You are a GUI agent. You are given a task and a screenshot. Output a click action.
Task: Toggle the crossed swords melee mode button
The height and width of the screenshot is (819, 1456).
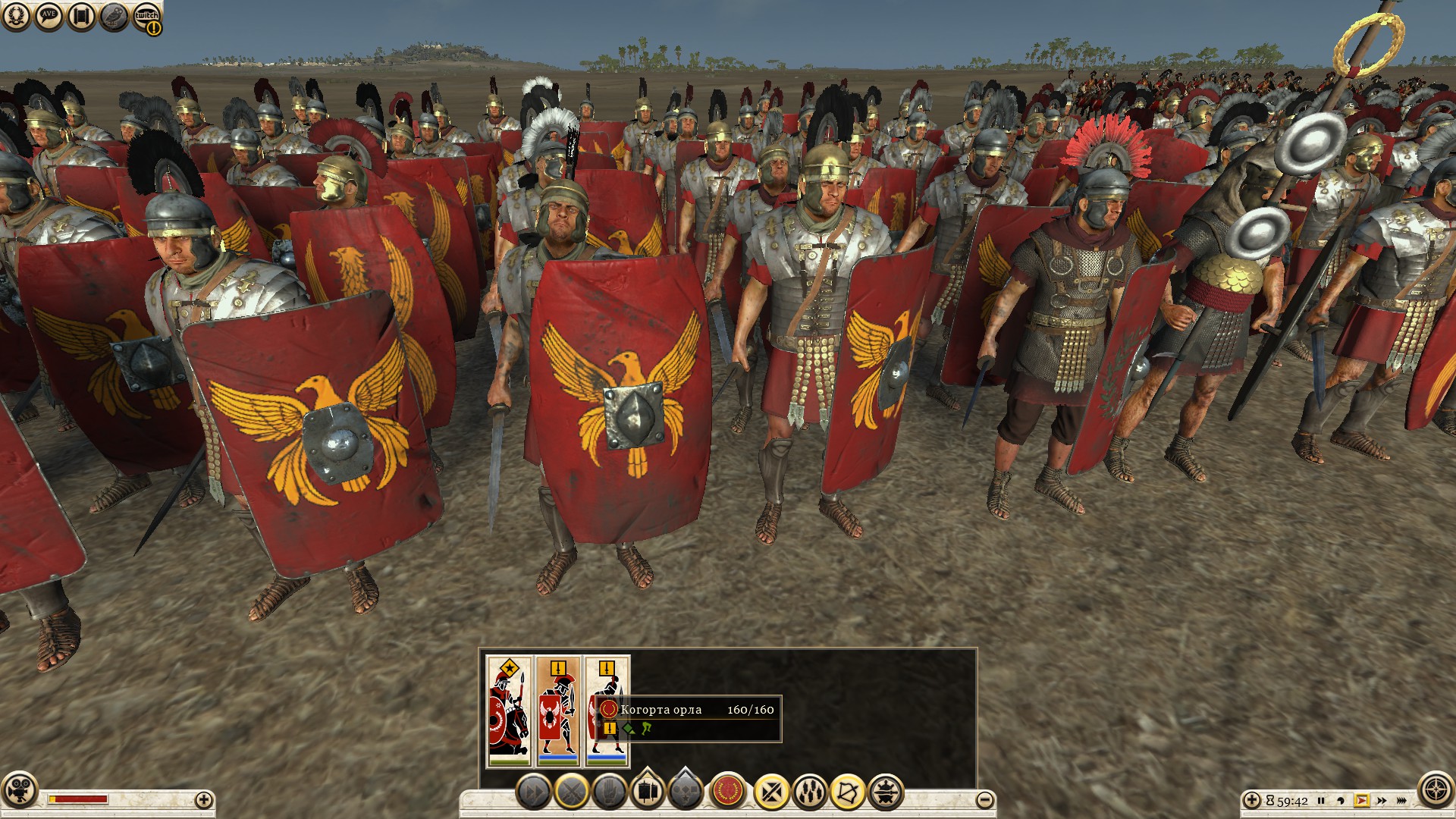tap(572, 793)
